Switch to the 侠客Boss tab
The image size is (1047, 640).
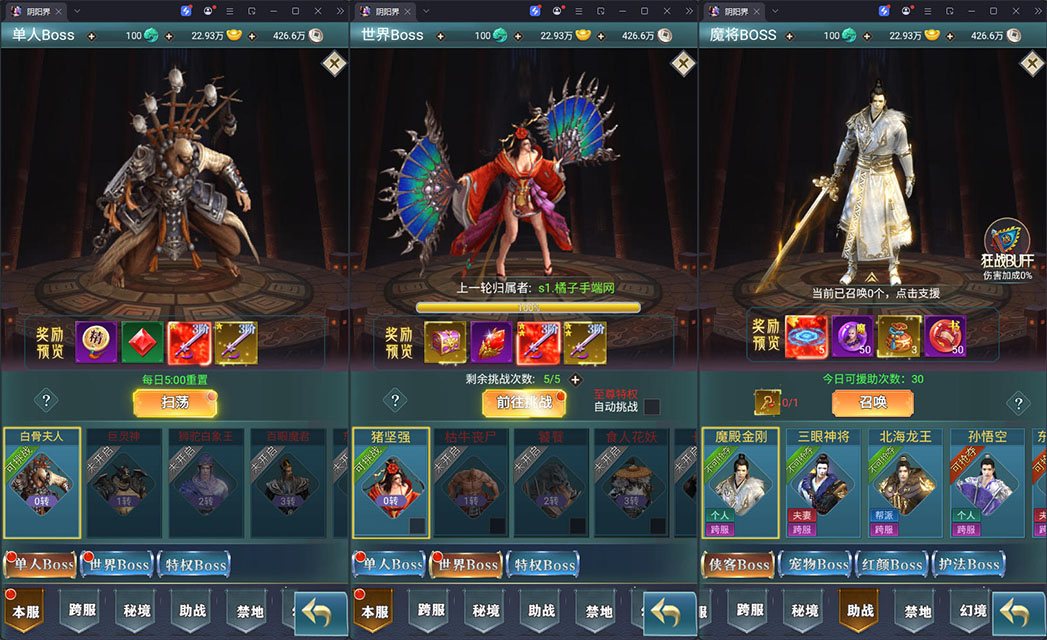(738, 565)
